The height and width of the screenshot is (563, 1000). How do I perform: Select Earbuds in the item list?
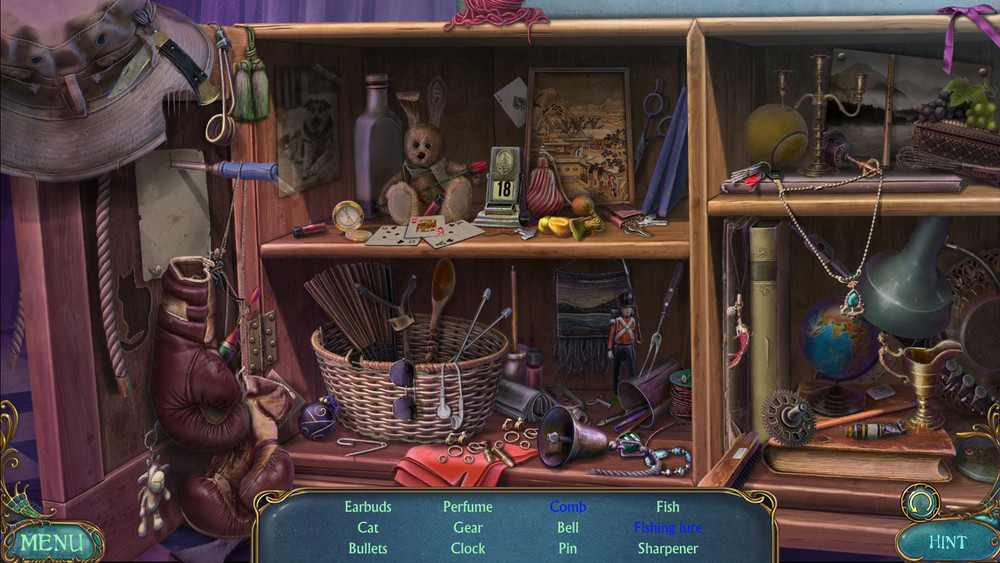coord(368,507)
